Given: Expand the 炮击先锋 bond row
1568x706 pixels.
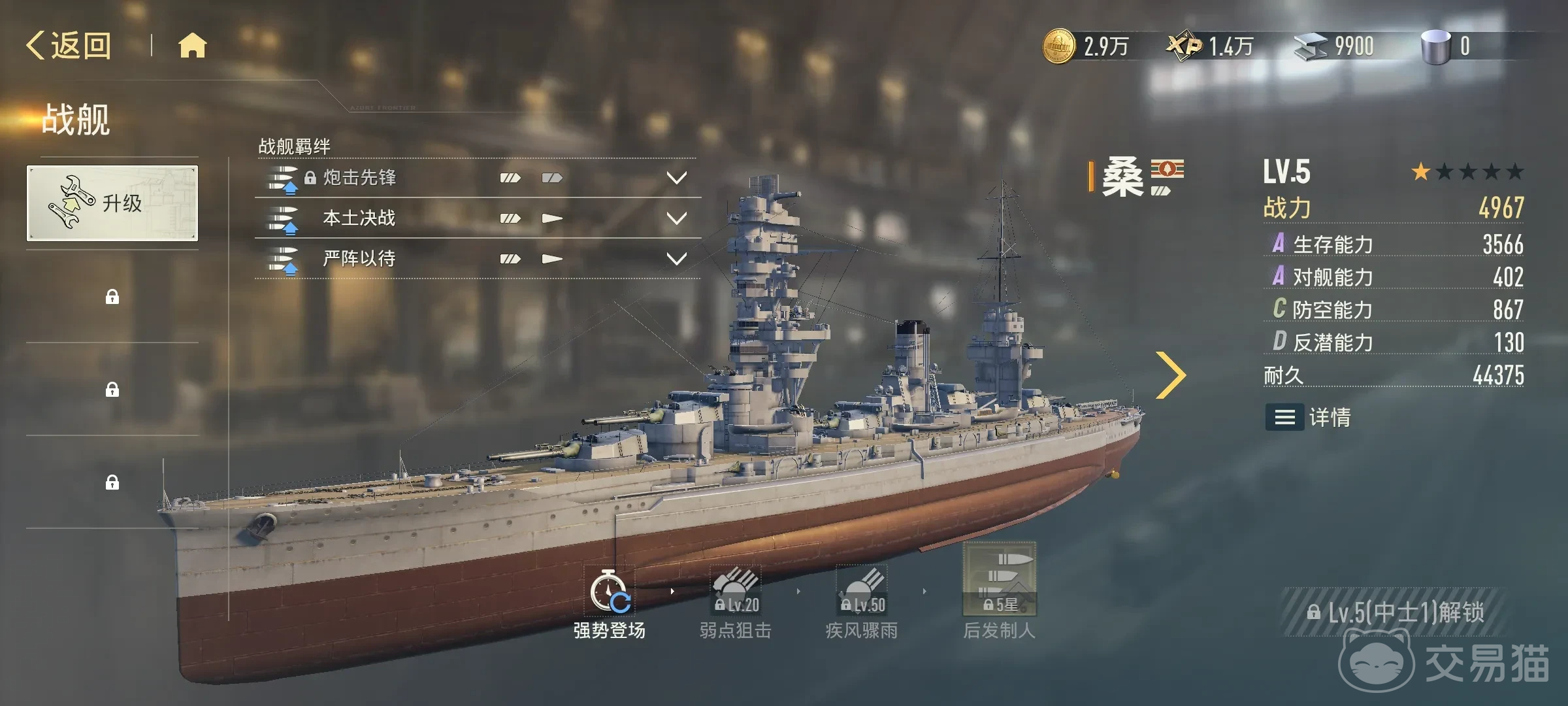Looking at the screenshot, I should pyautogui.click(x=676, y=178).
